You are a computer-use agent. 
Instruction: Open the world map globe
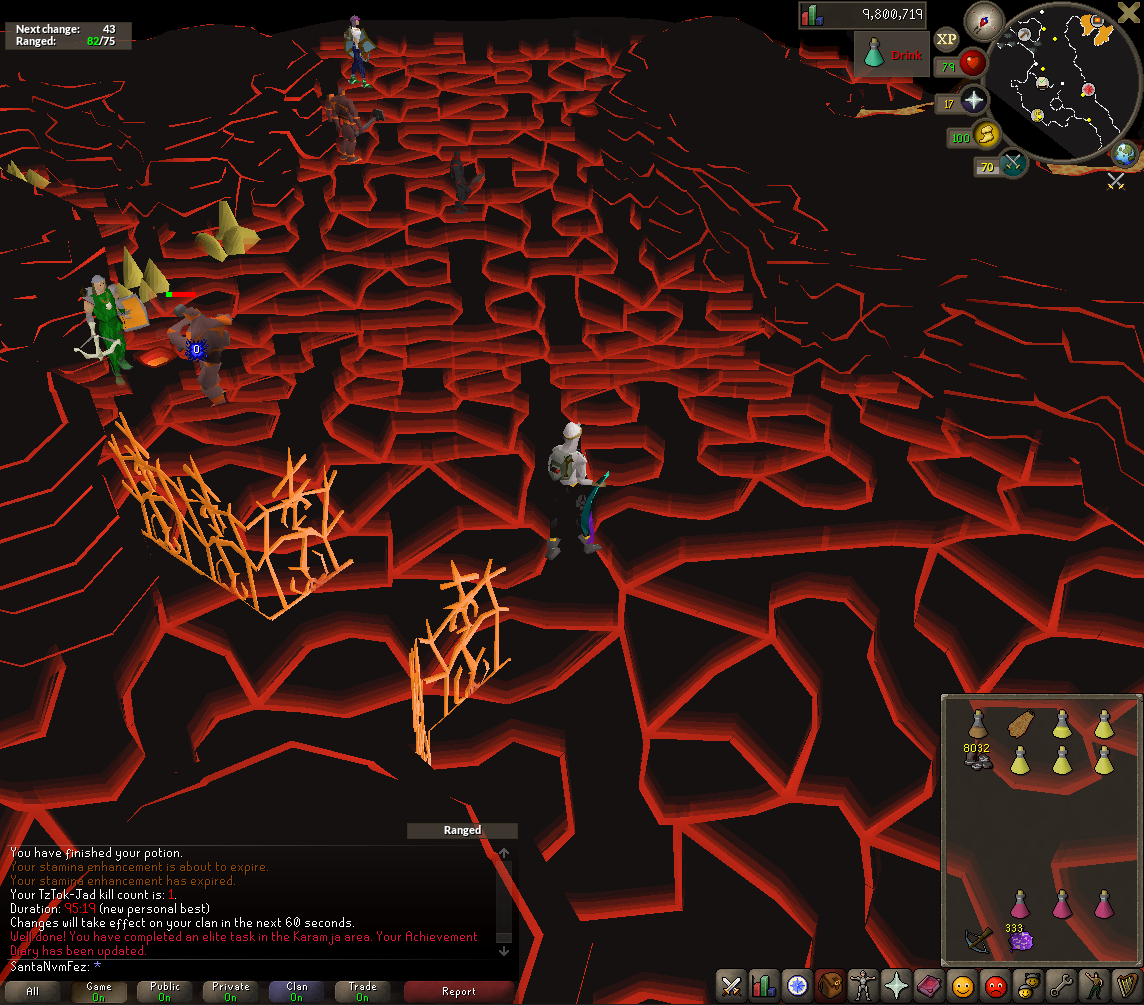pos(1125,153)
